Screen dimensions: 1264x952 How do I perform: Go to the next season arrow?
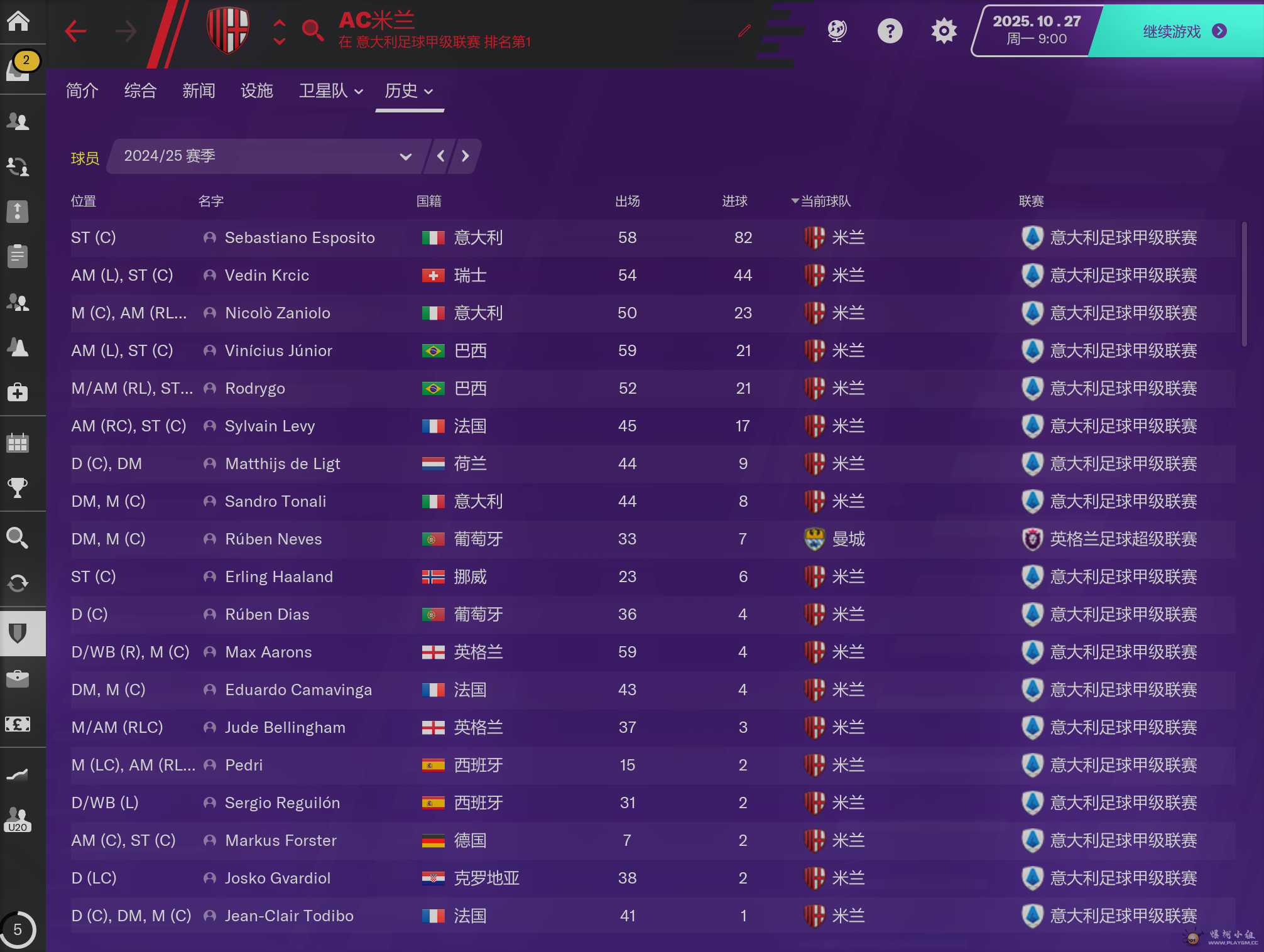(466, 156)
